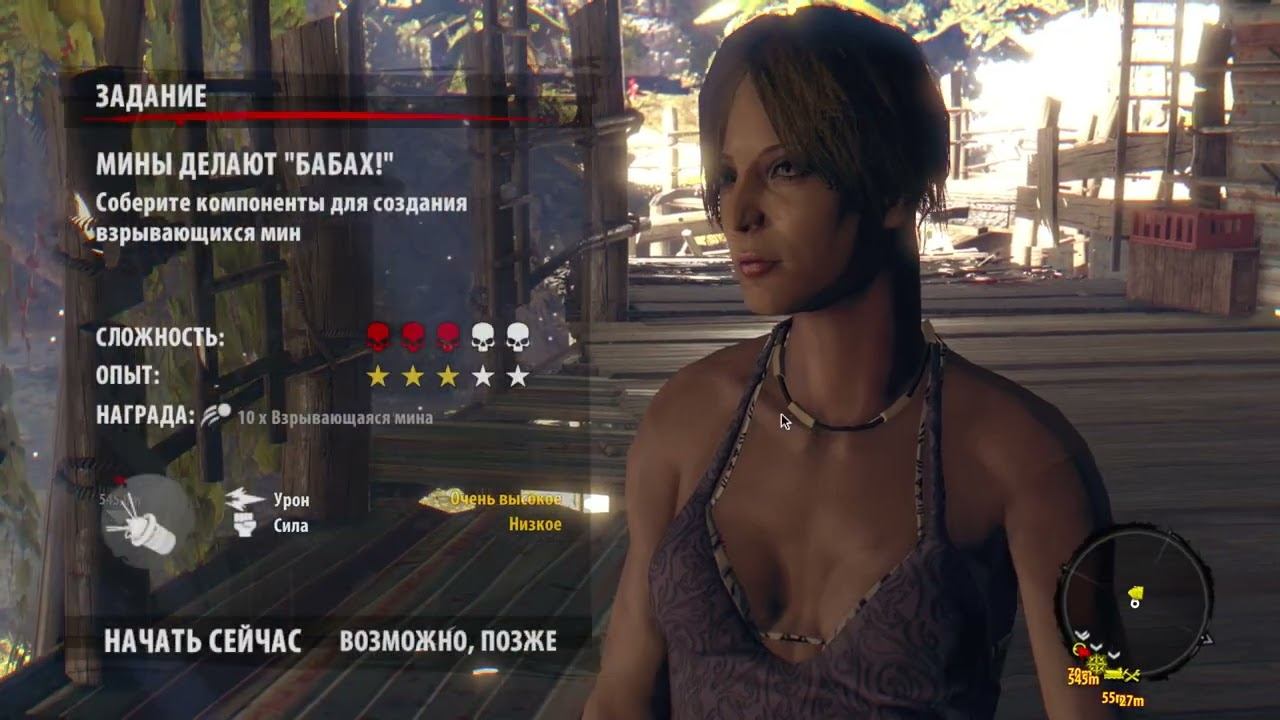The width and height of the screenshot is (1280, 720).
Task: Choose "Начать сейчас" to start the quest
Action: pos(202,641)
